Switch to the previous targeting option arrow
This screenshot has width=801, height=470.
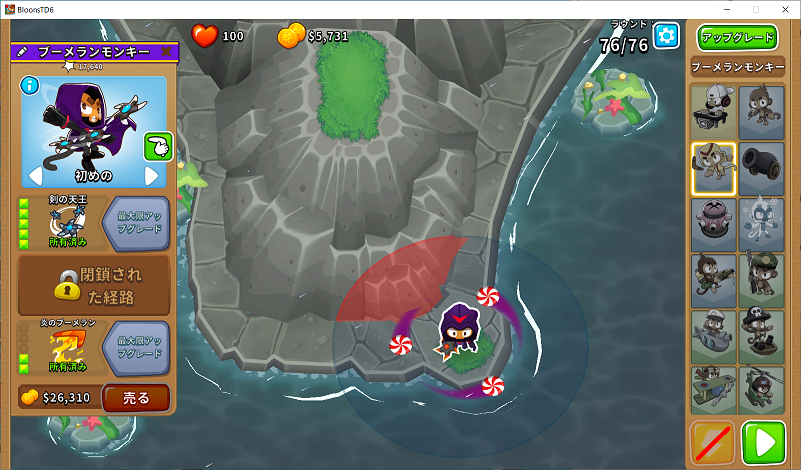32,177
